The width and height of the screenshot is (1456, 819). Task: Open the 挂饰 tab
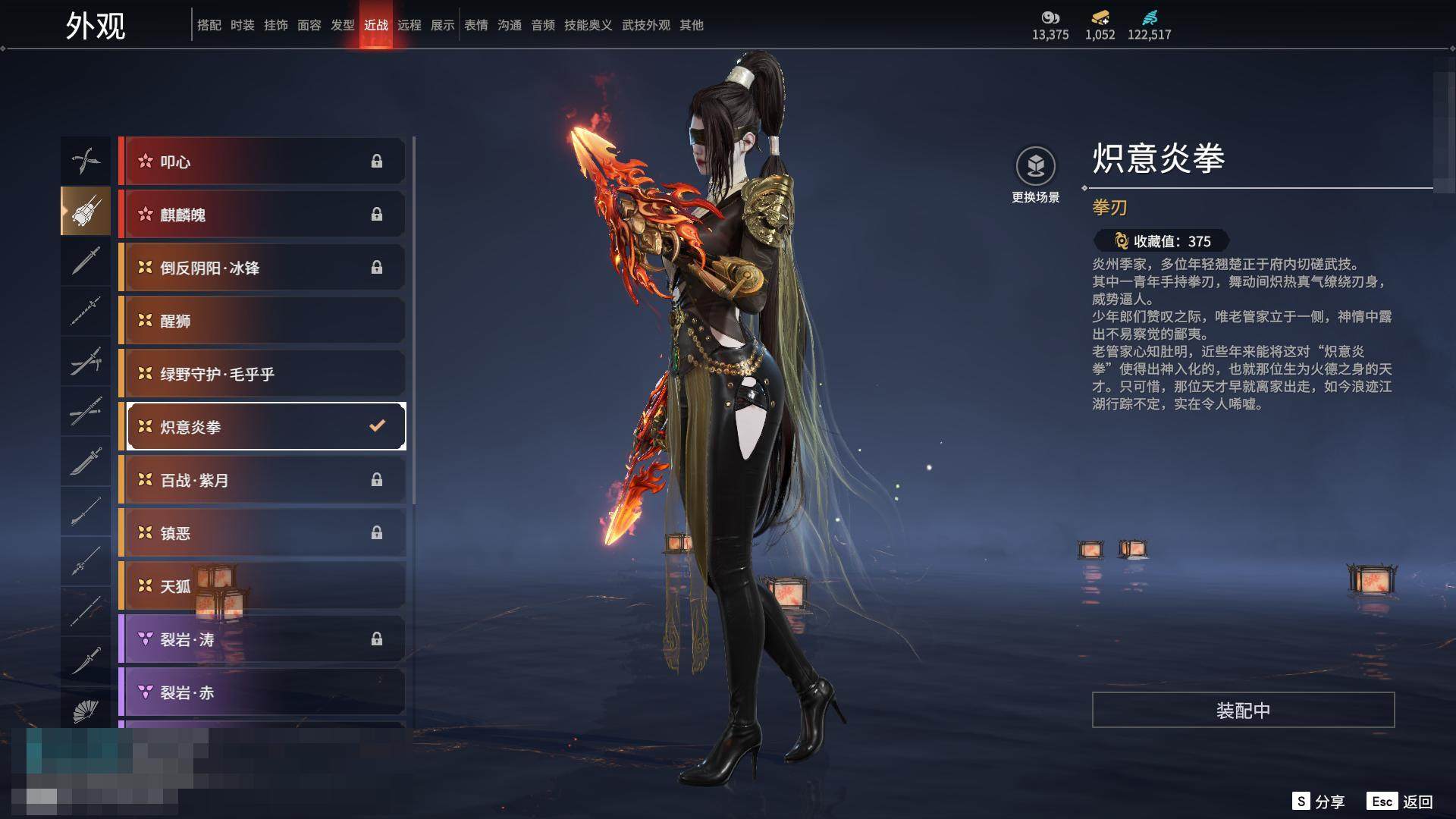point(275,25)
